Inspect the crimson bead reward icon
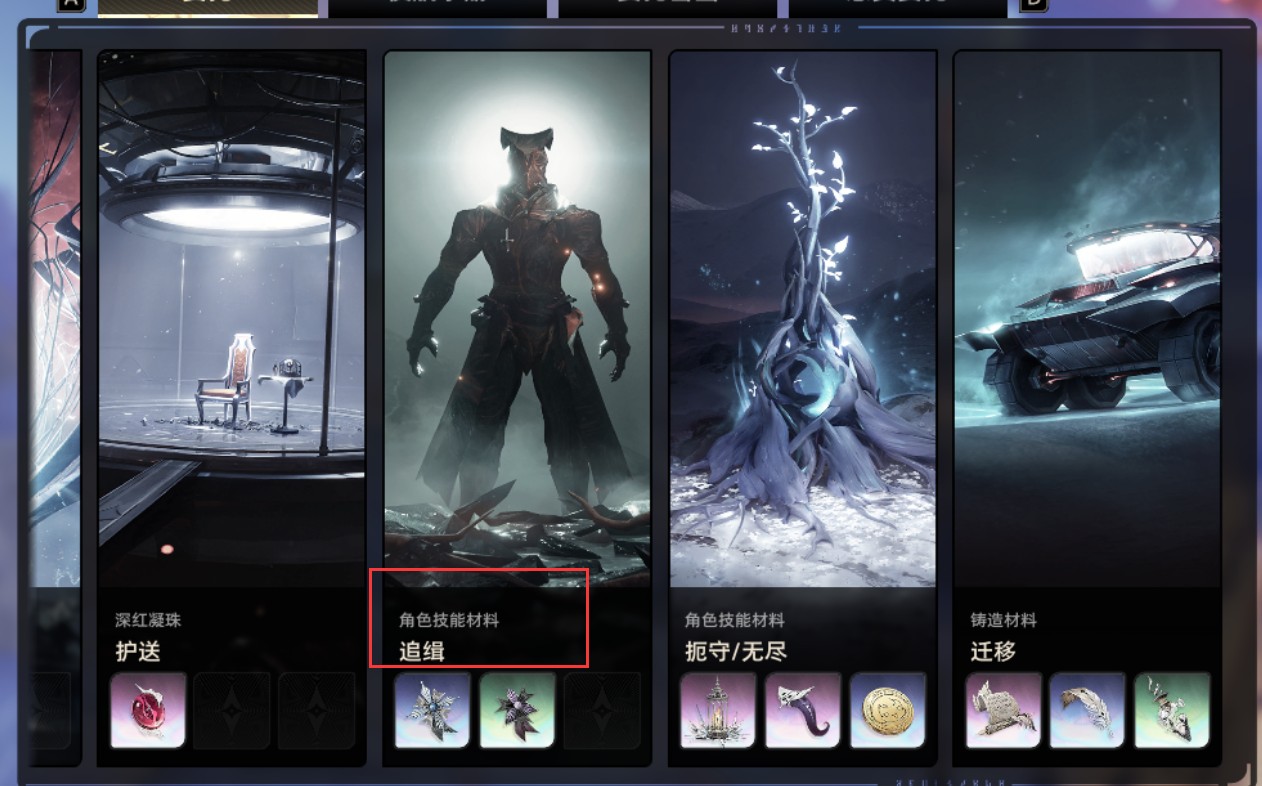 (x=148, y=710)
